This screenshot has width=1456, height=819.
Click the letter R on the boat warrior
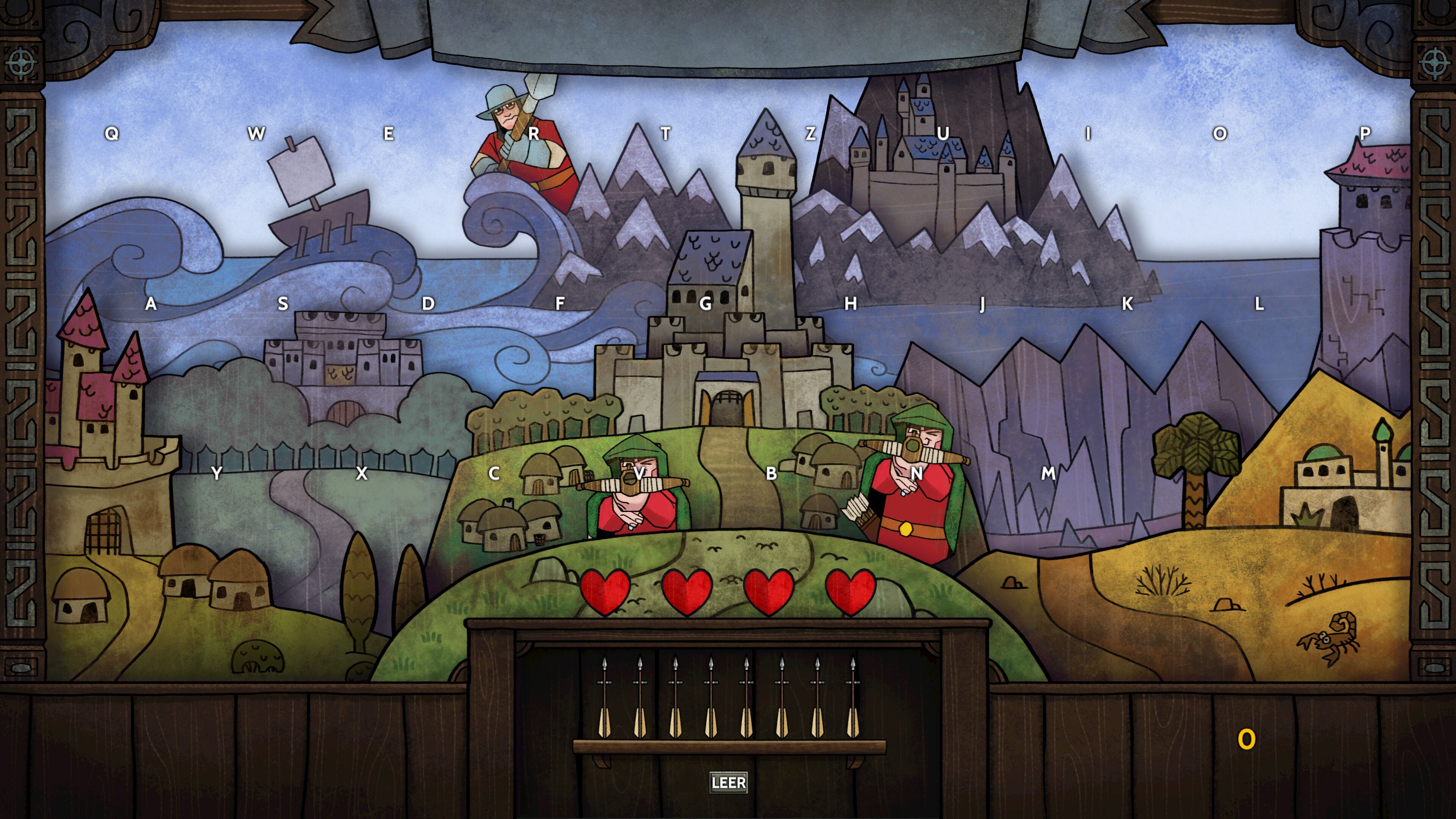point(533,133)
